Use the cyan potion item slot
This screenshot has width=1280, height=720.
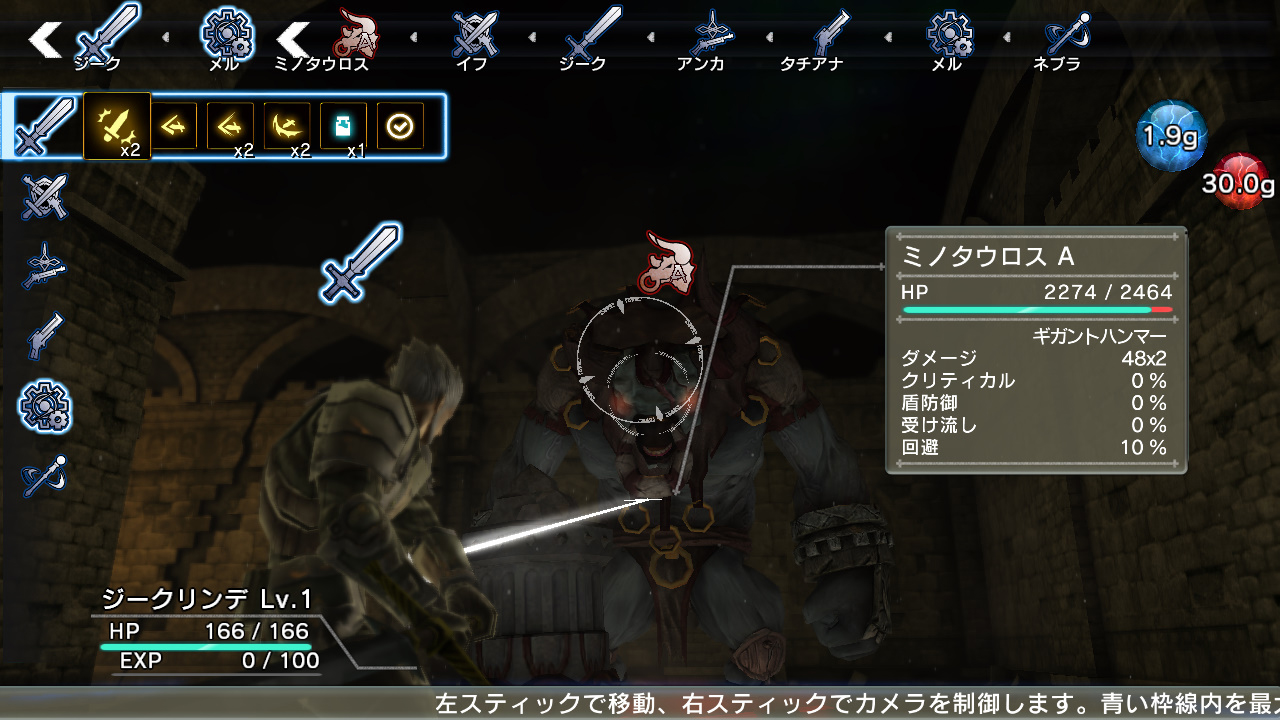343,126
